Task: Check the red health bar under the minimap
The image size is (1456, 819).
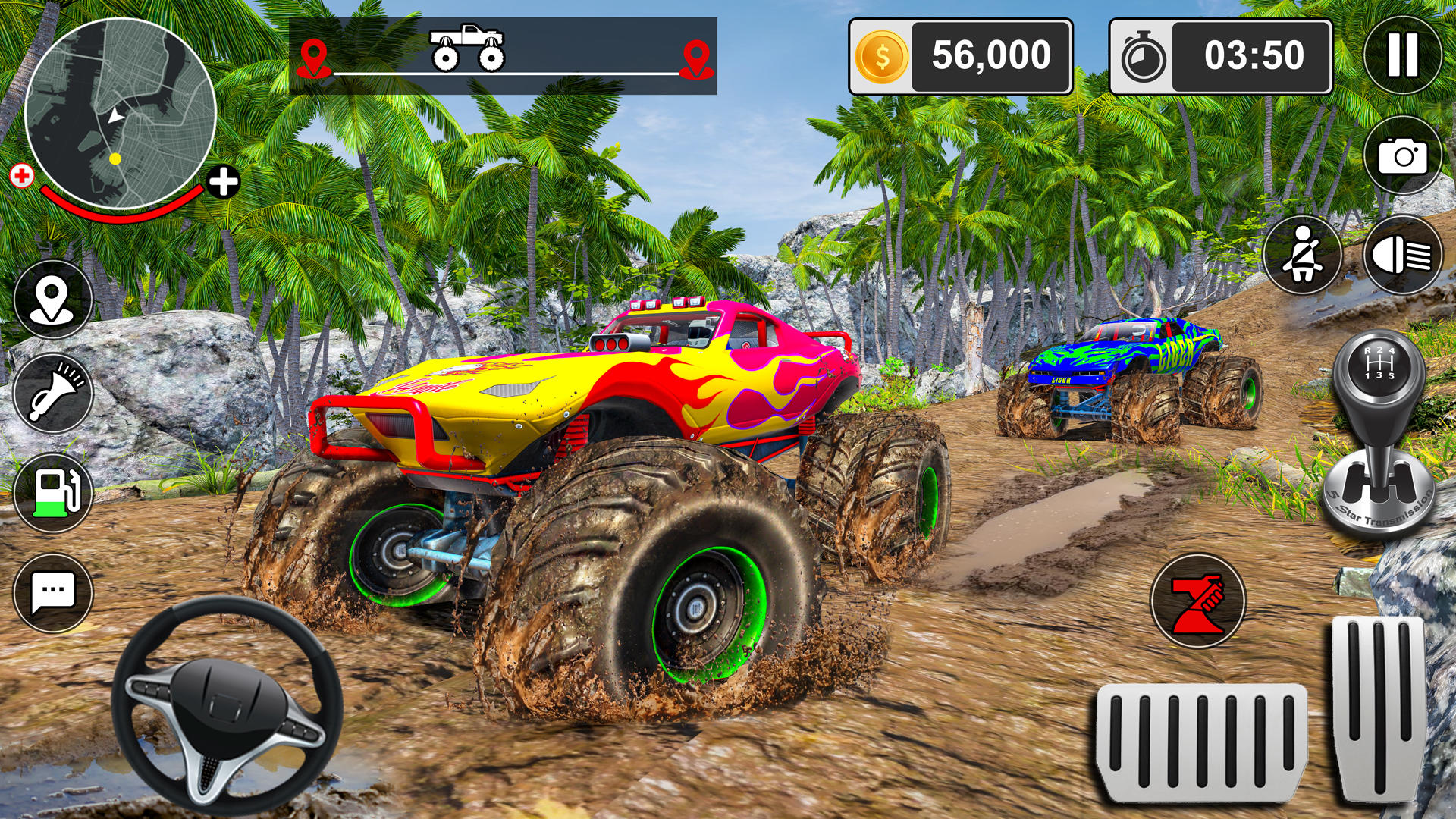Action: (121, 211)
